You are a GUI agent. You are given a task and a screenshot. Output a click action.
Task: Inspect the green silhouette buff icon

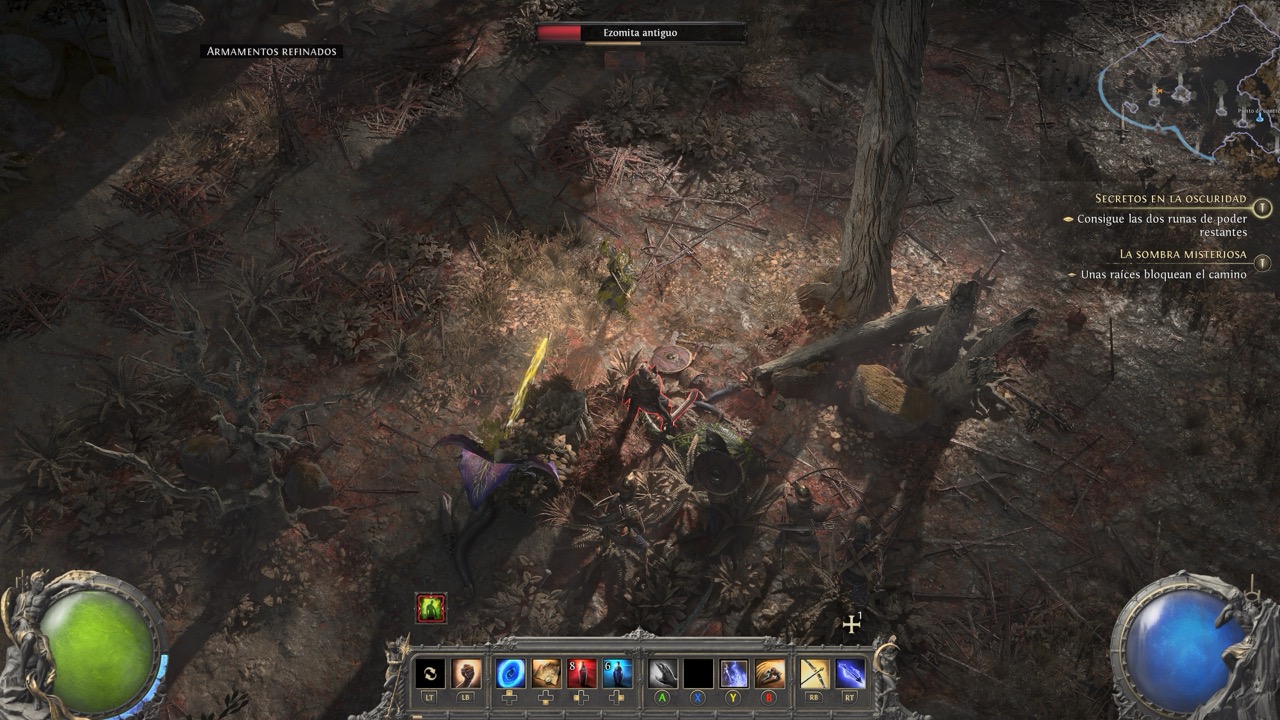pyautogui.click(x=431, y=608)
